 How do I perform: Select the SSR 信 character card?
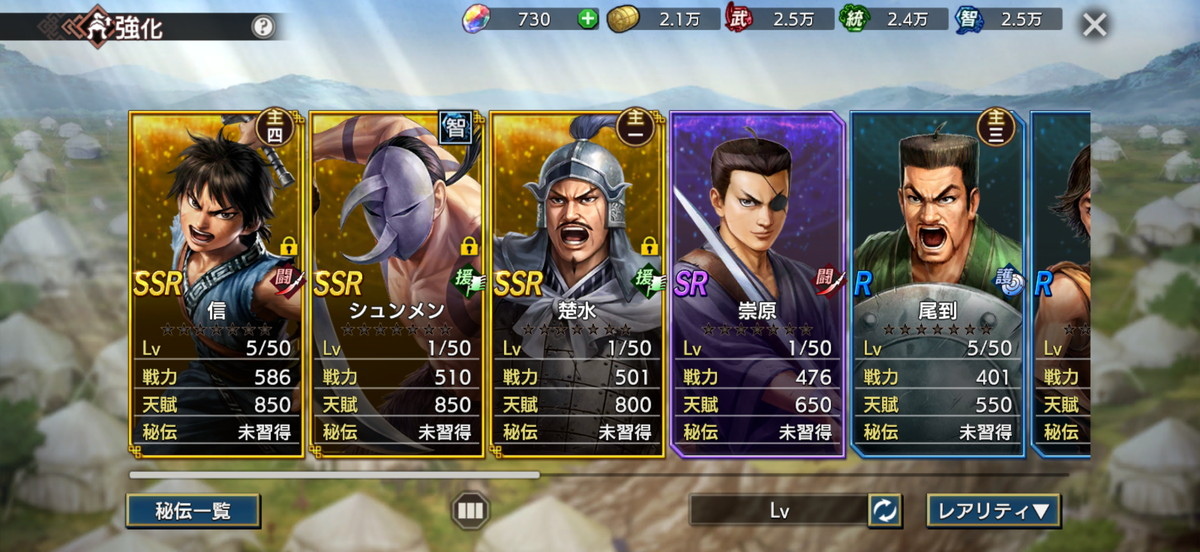pos(216,283)
